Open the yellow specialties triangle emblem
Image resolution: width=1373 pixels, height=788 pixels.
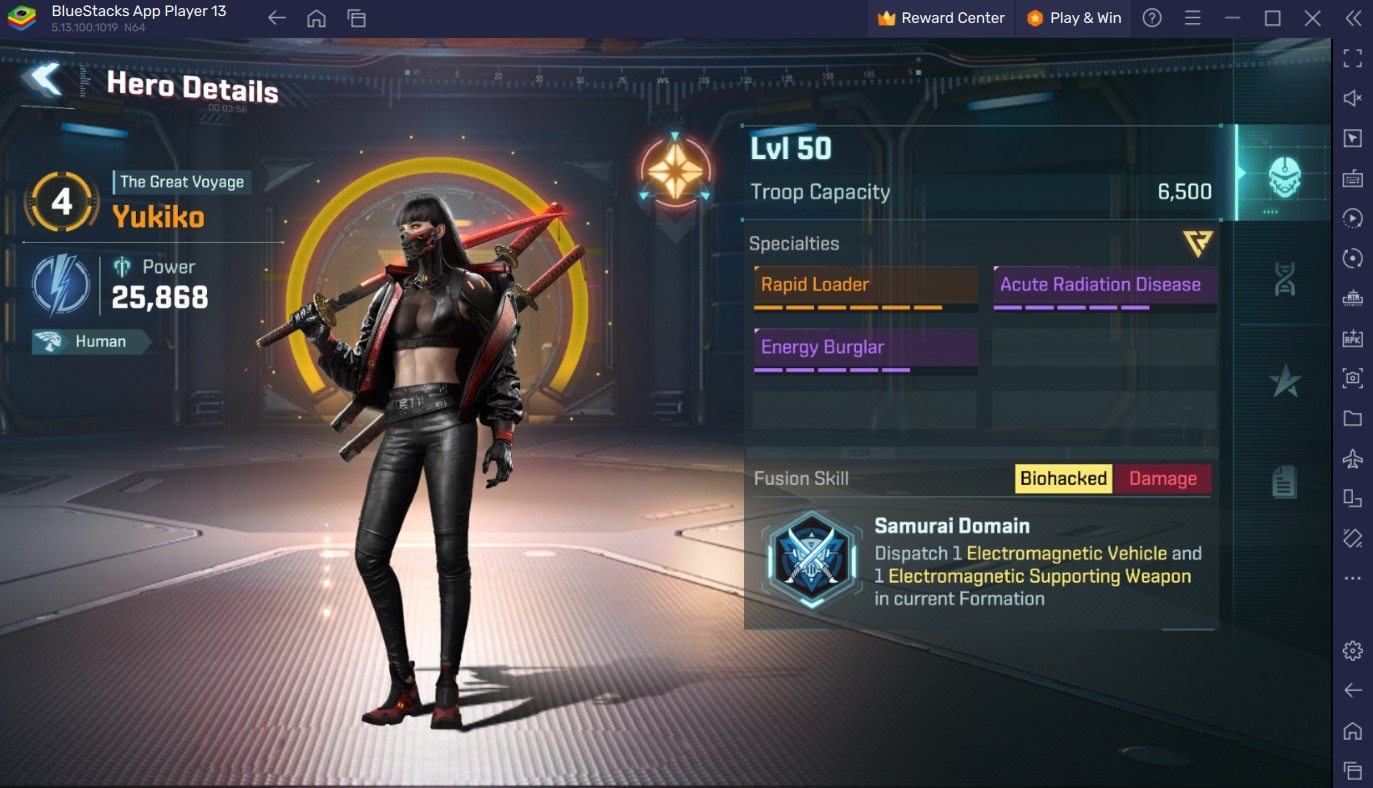coord(1197,243)
